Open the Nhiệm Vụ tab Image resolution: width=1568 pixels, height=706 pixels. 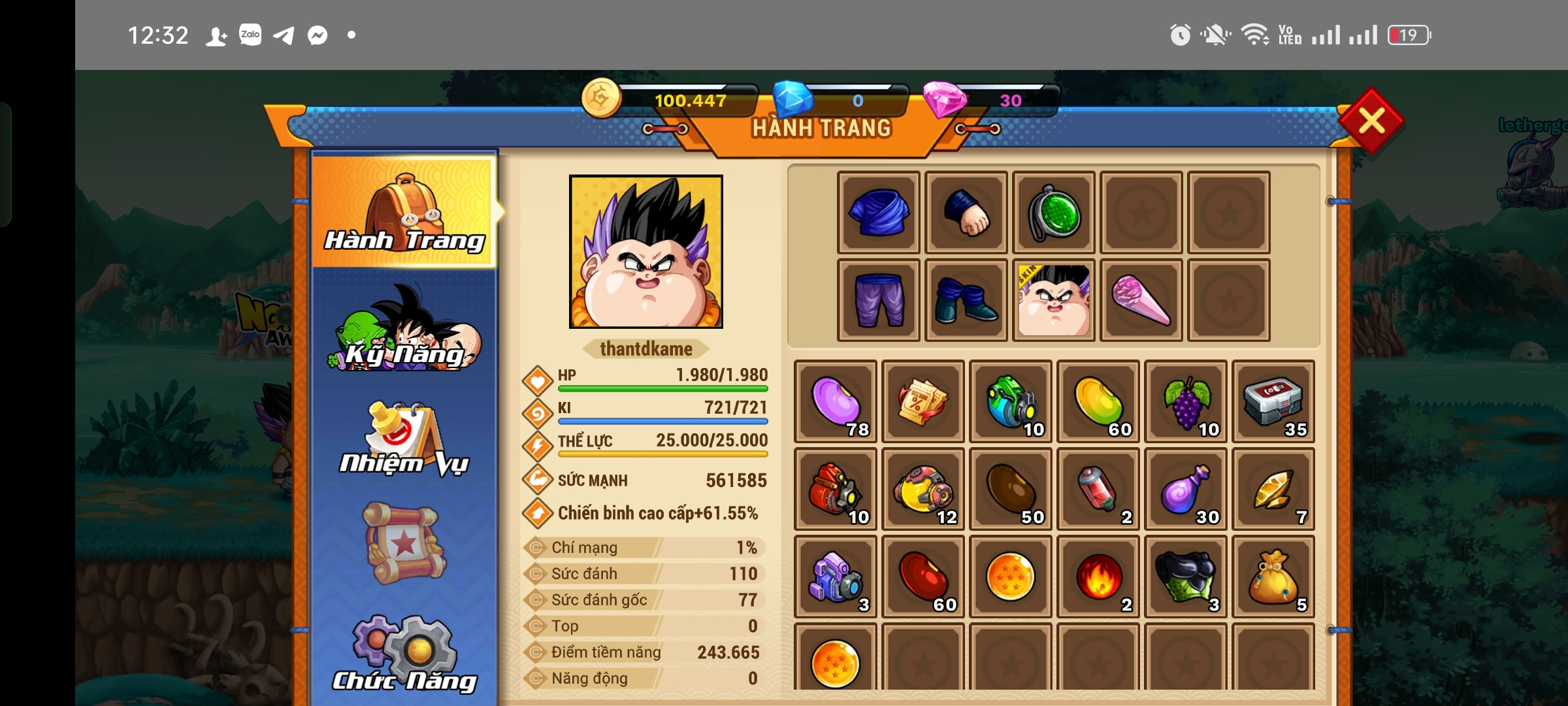point(405,439)
